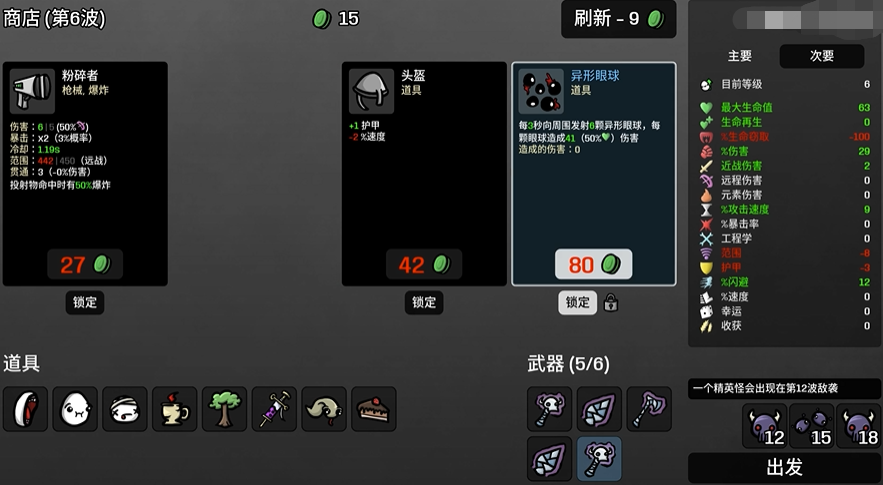Select the open red mouth item

25,409
